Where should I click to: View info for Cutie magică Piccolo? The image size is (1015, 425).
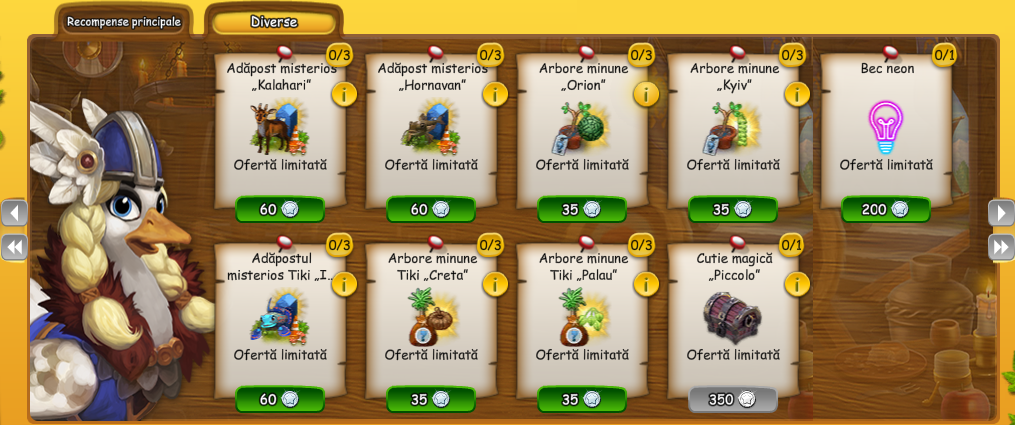[797, 284]
